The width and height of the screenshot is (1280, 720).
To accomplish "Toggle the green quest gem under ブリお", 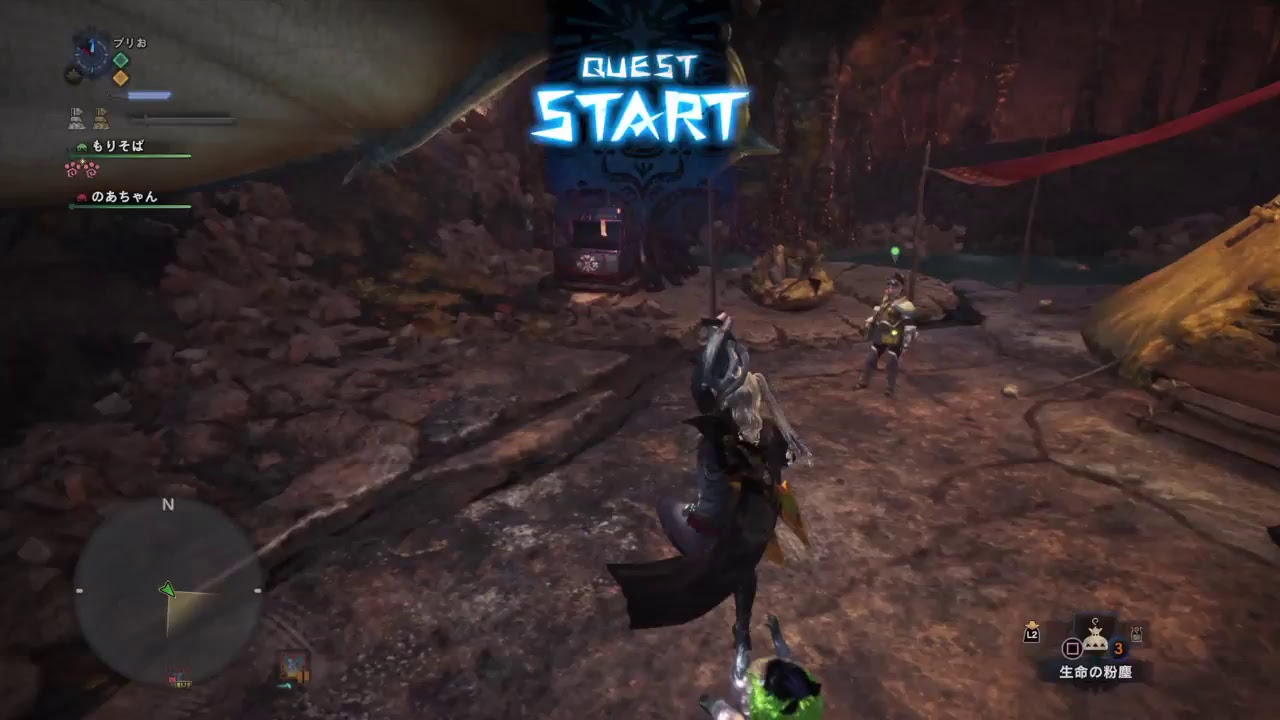I will 120,60.
